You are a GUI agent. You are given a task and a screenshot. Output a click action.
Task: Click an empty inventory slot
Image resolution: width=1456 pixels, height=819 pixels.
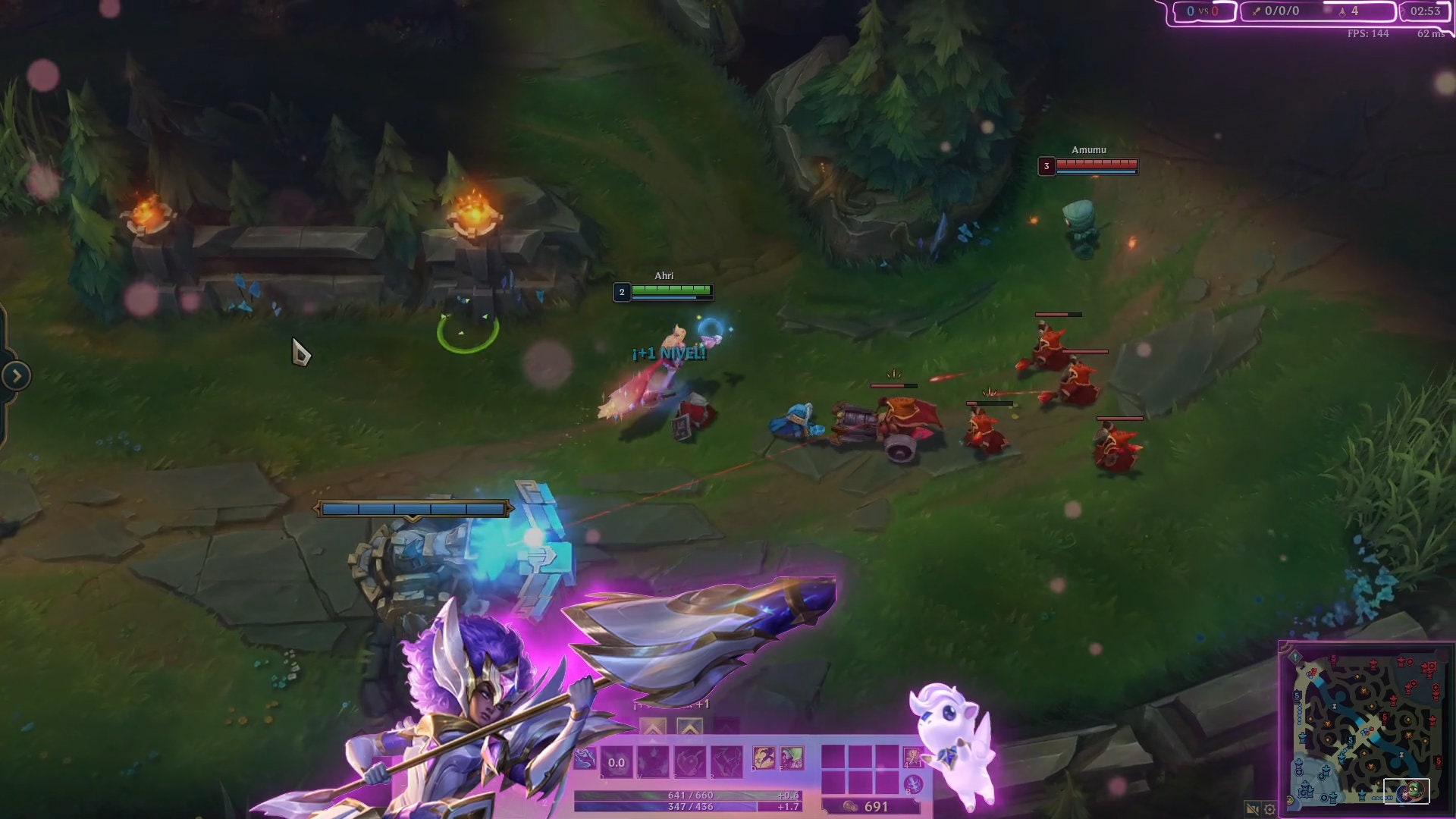click(x=834, y=757)
